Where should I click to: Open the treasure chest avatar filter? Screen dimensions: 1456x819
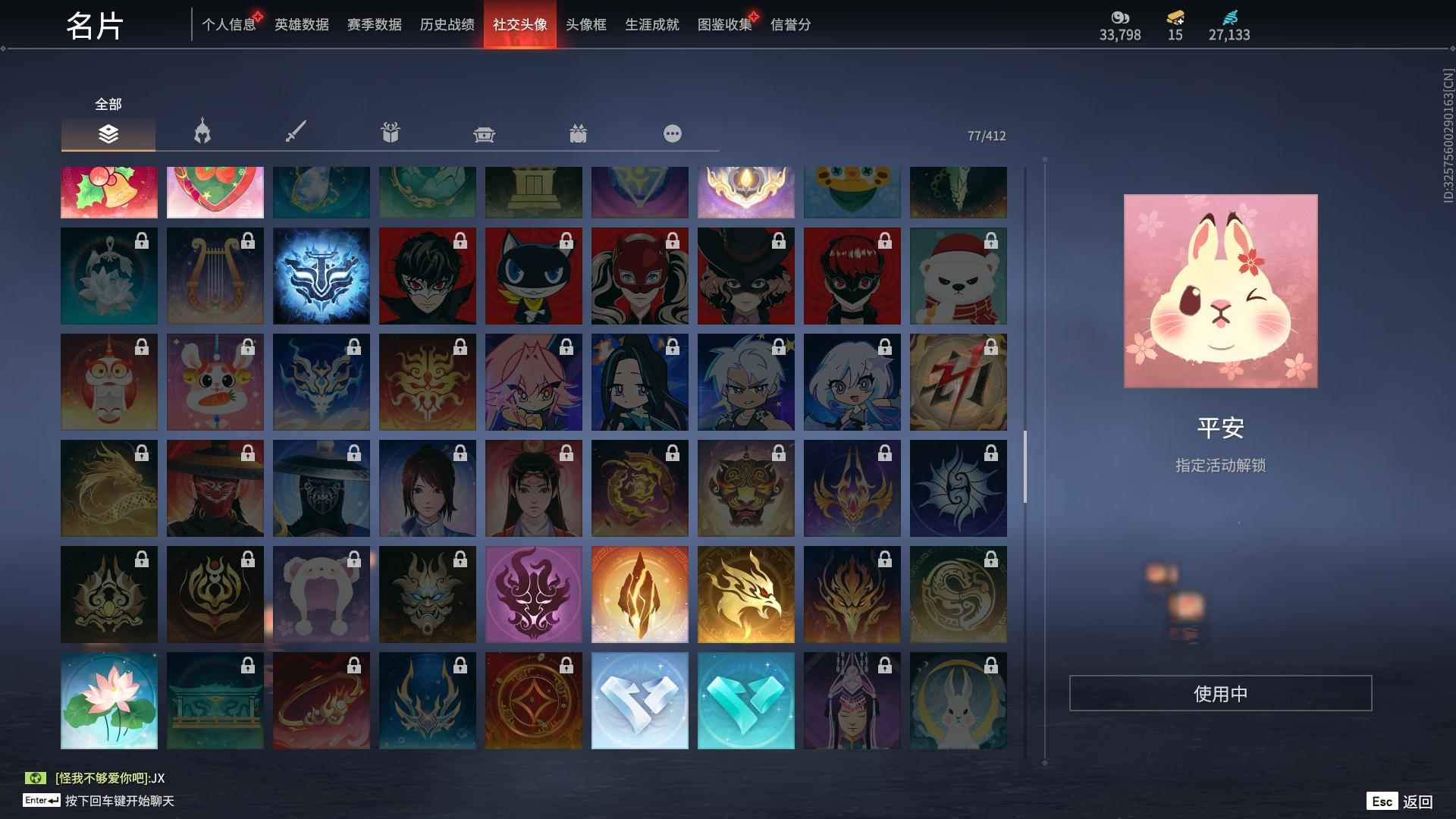click(x=485, y=133)
